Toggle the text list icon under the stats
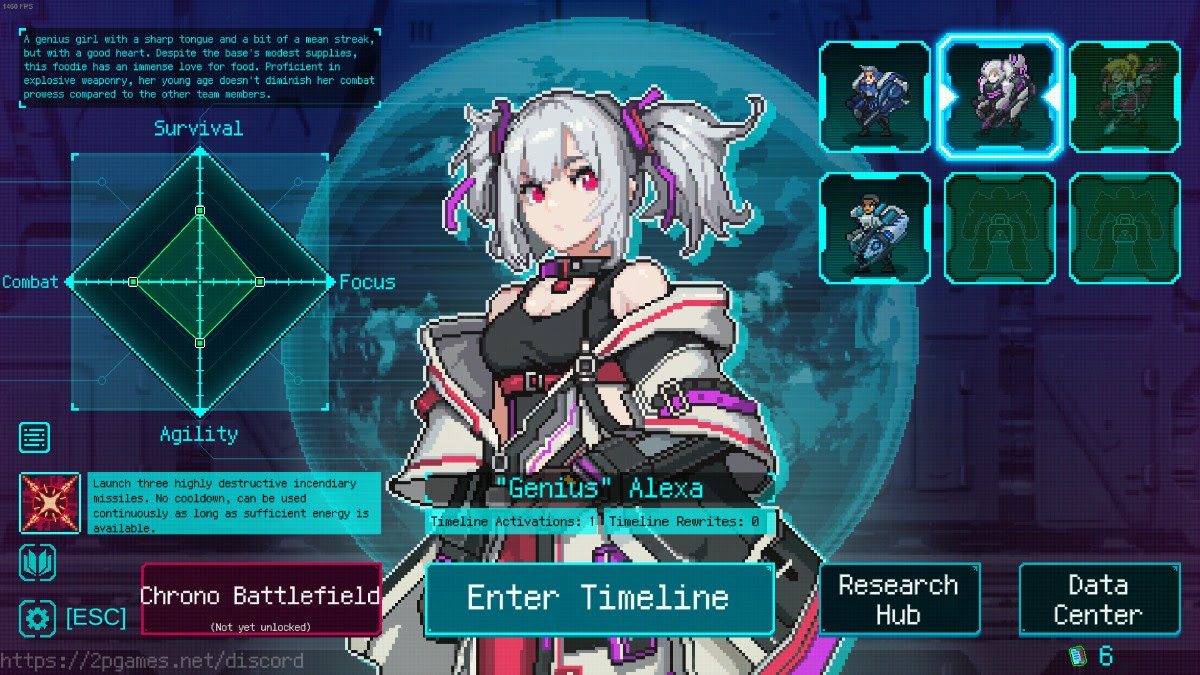Image resolution: width=1200 pixels, height=675 pixels. (35, 438)
